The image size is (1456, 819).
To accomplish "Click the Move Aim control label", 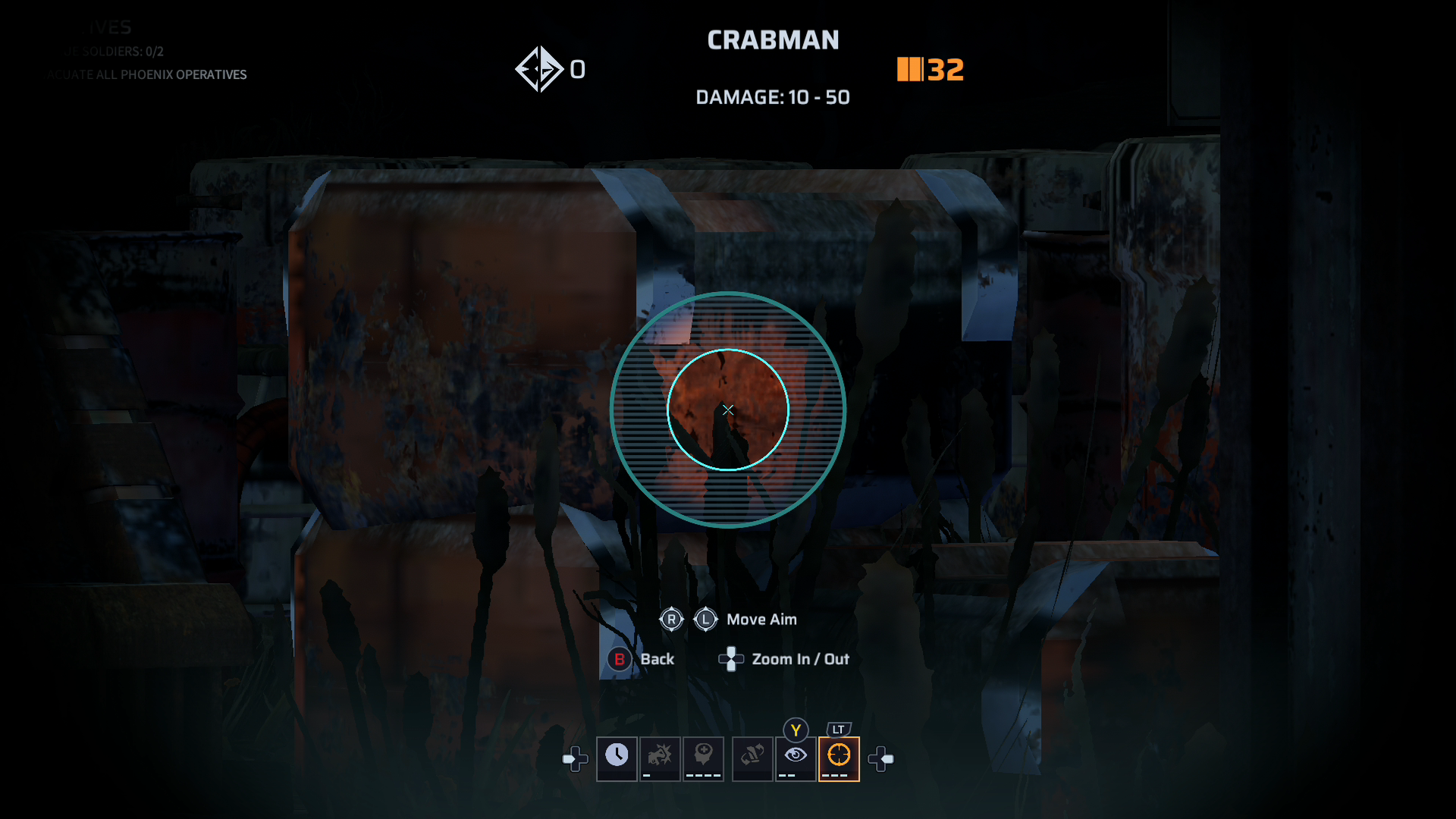I will (x=760, y=619).
